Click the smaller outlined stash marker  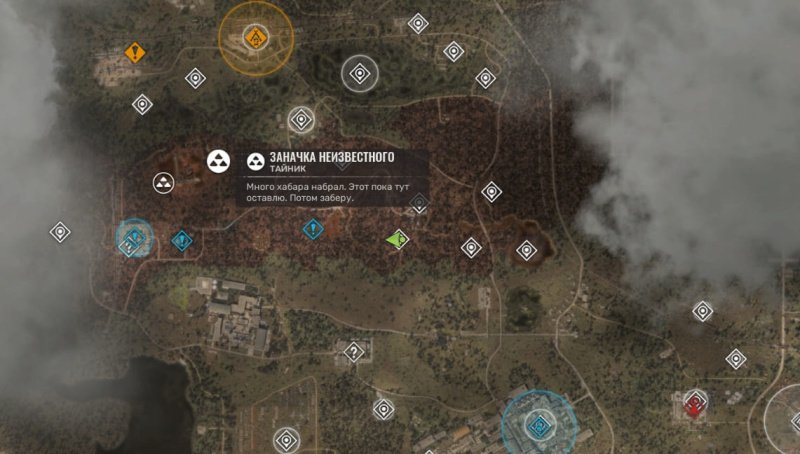pos(163,182)
